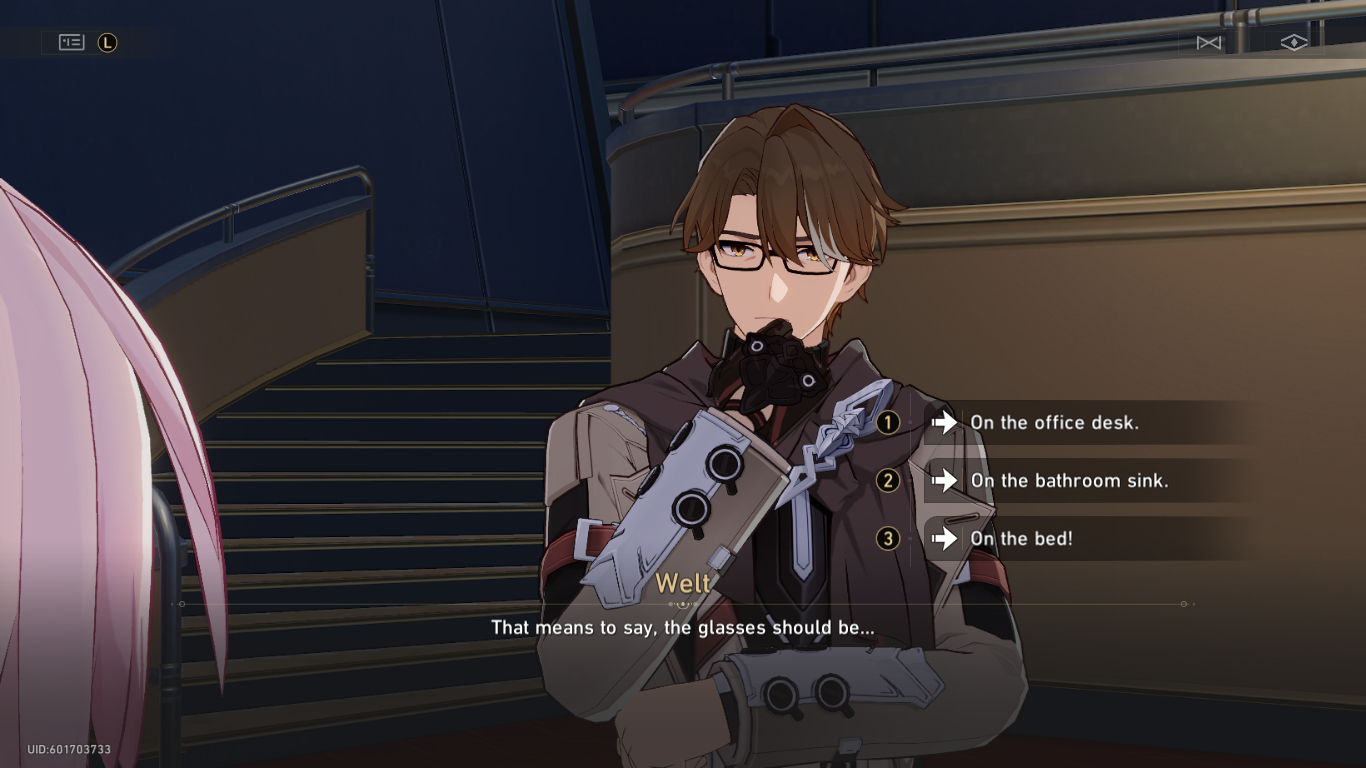The width and height of the screenshot is (1366, 768).
Task: Skip dialogue with the bowtie-shaped icon
Action: pyautogui.click(x=1209, y=42)
